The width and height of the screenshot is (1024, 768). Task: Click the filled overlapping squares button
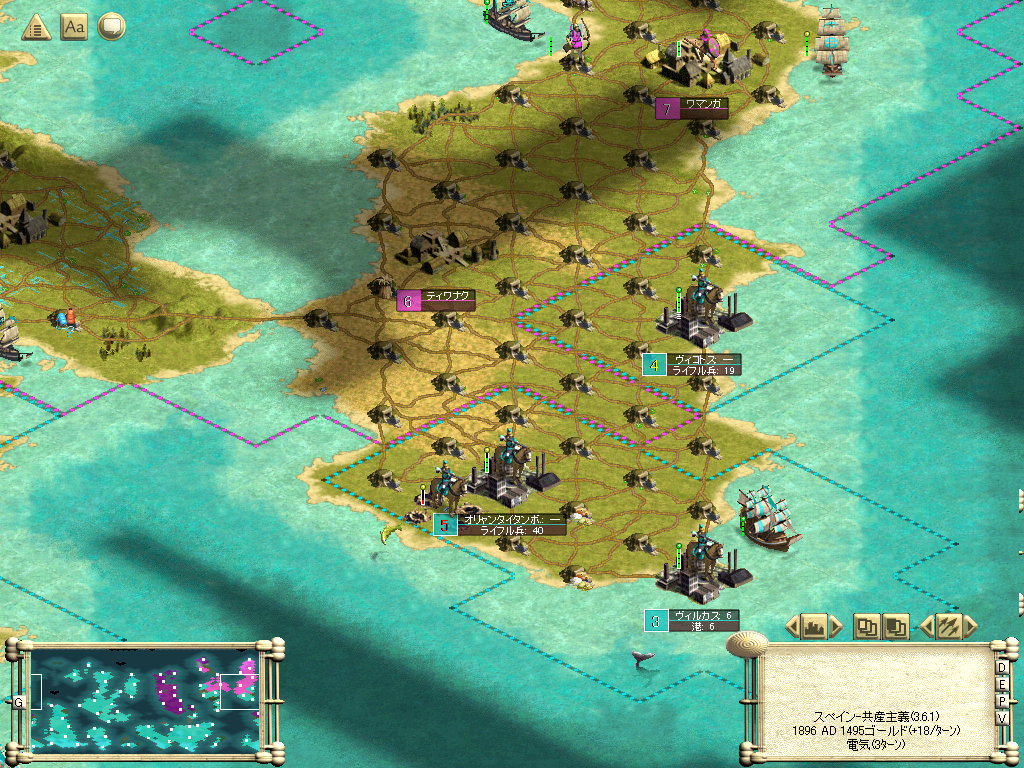895,627
